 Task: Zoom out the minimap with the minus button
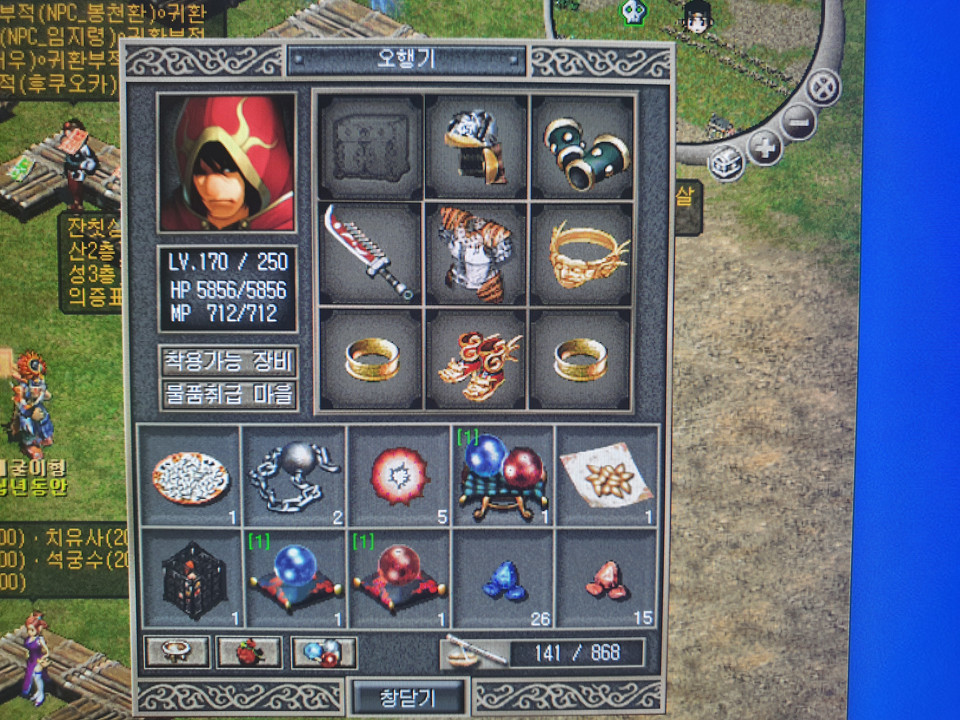coord(798,123)
